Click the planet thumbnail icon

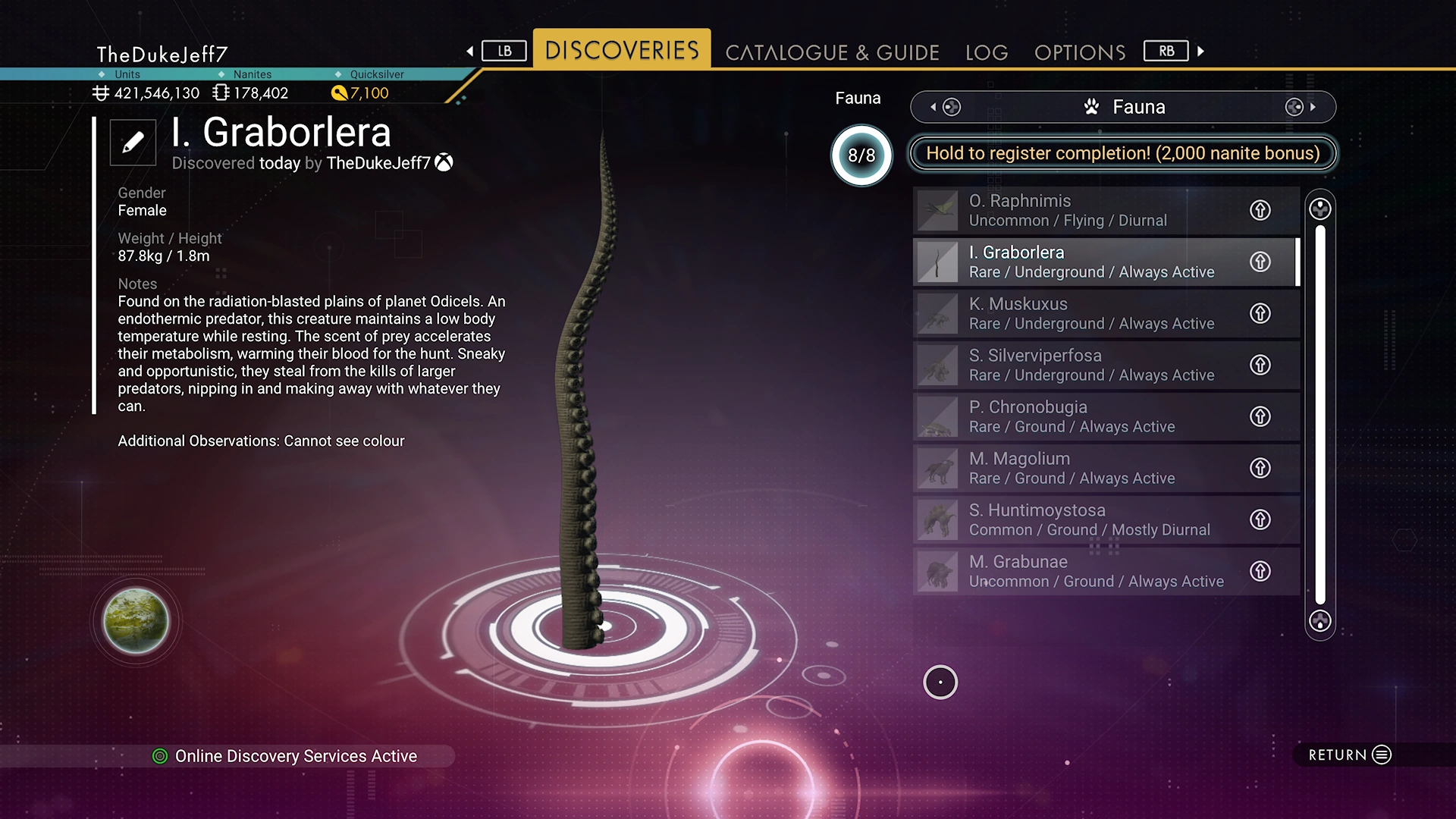click(136, 621)
